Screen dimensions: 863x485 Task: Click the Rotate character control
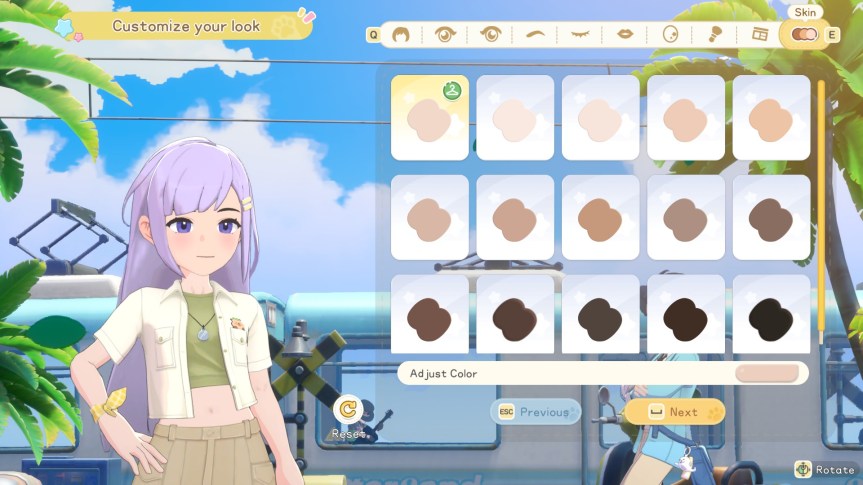pyautogui.click(x=825, y=469)
